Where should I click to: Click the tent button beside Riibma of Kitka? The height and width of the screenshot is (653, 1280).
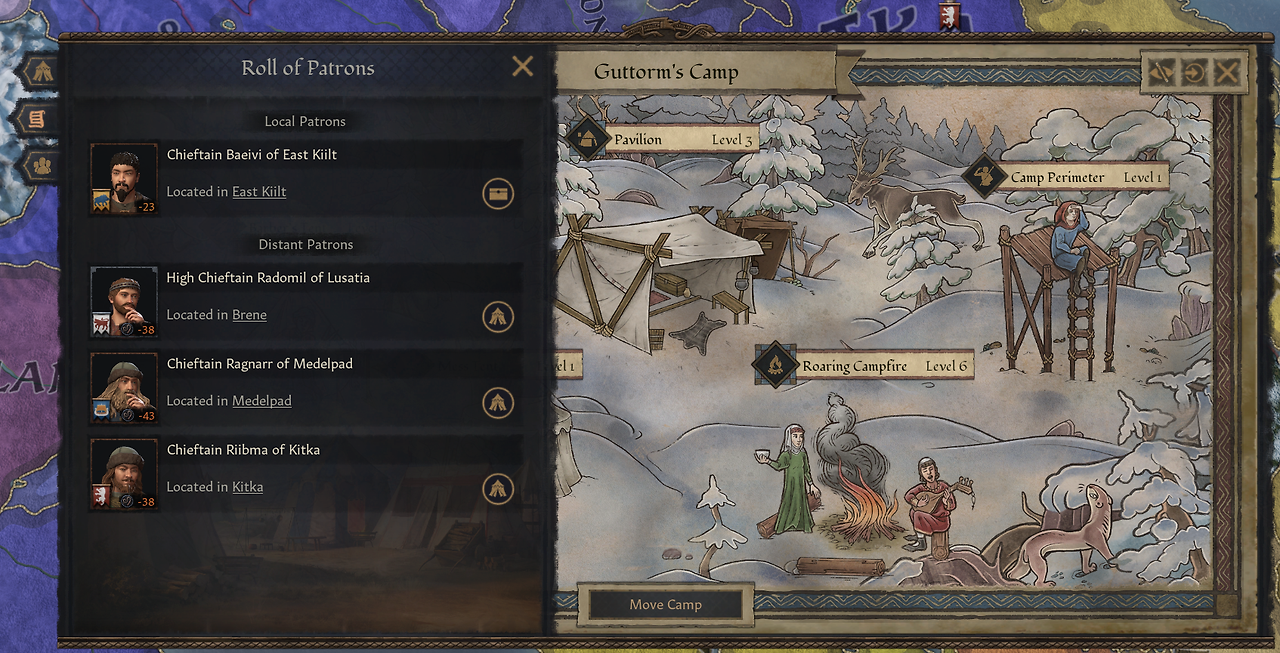498,488
